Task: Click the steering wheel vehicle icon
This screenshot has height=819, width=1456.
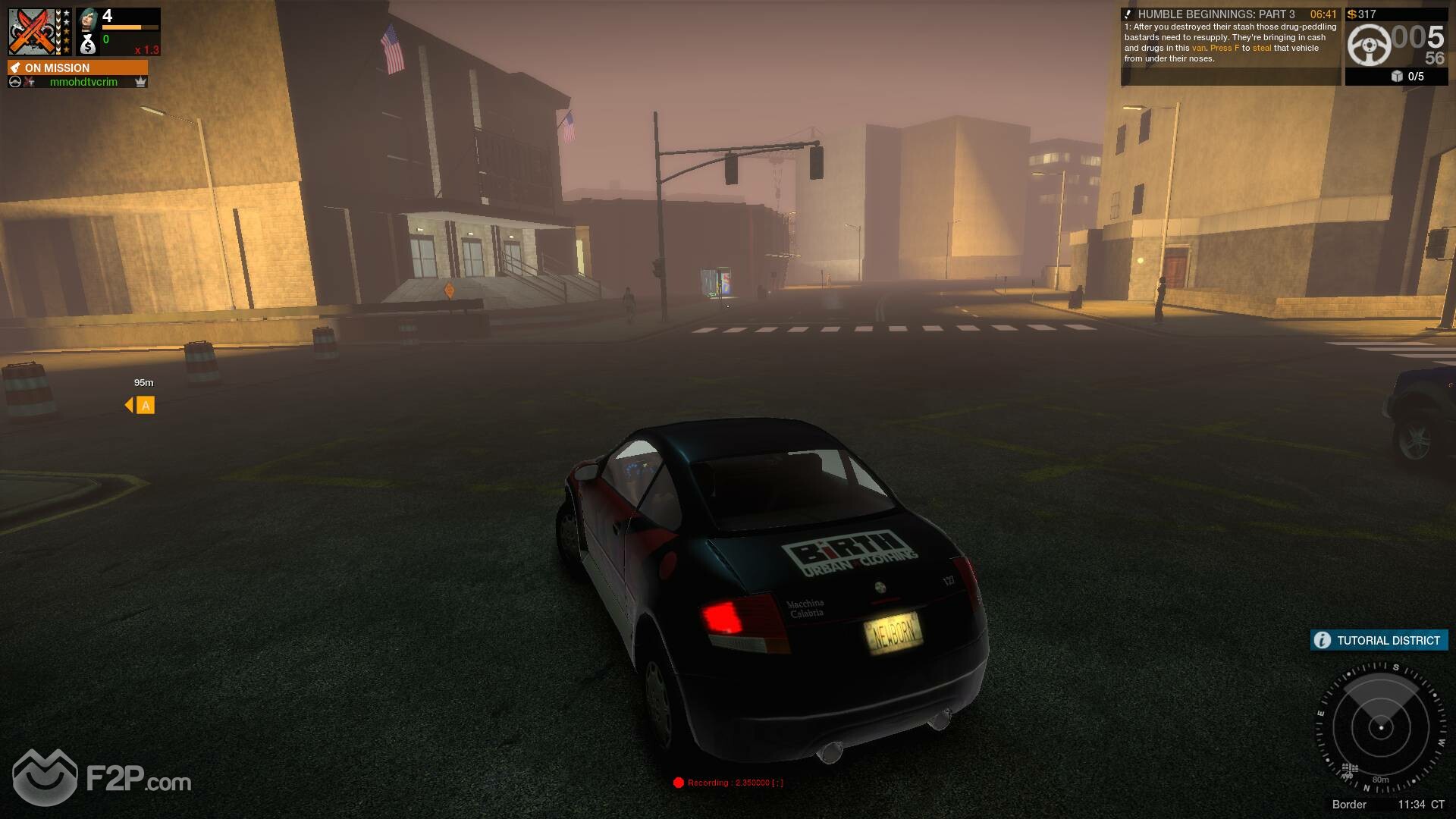Action: (1369, 45)
